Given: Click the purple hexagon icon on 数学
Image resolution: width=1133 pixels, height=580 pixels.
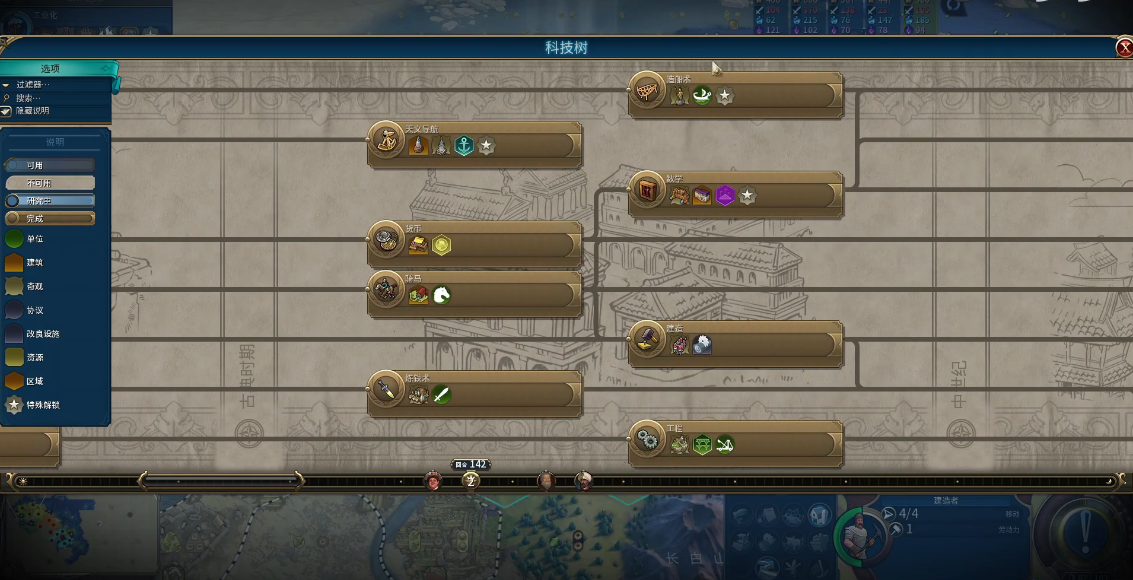Looking at the screenshot, I should pos(725,196).
